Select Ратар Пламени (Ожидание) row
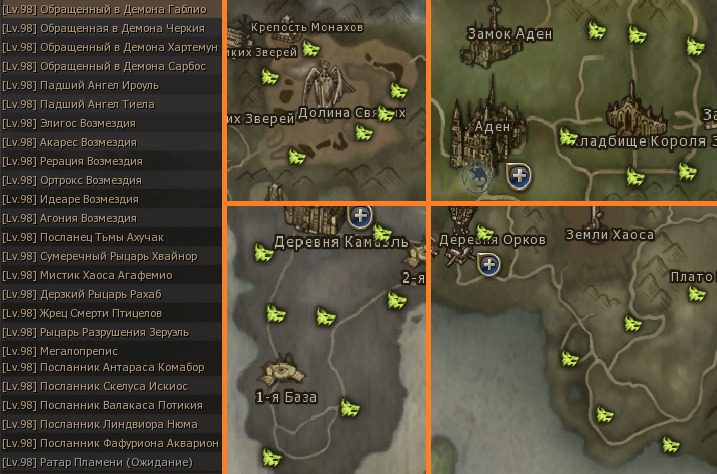The height and width of the screenshot is (474, 717). tap(110, 462)
